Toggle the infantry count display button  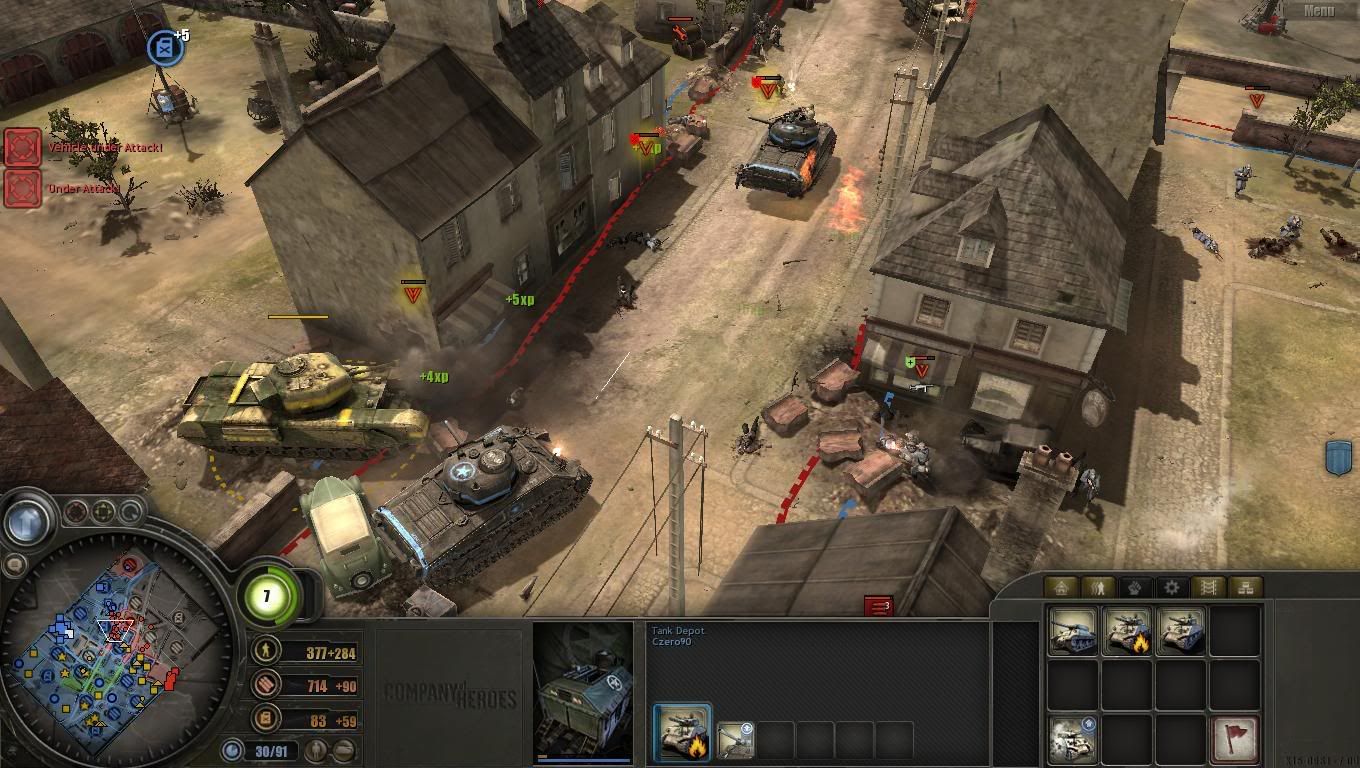coord(317,749)
